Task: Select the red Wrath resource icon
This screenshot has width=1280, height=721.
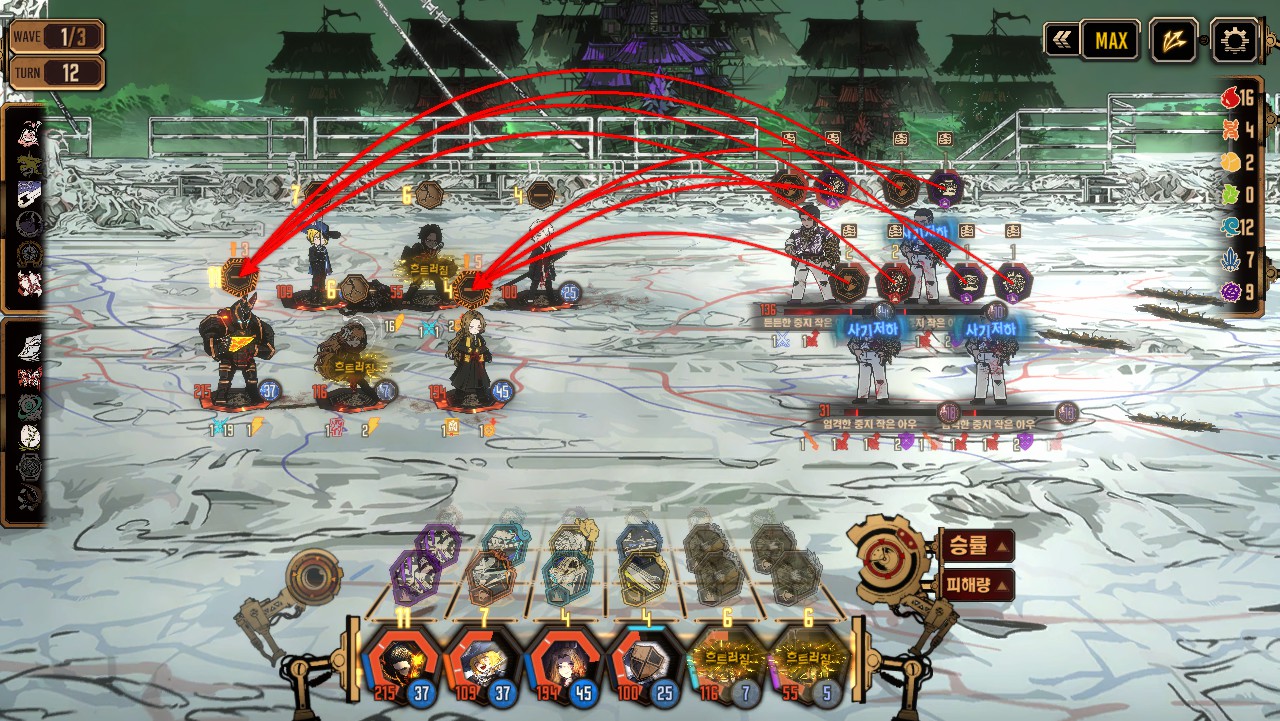Action: [x=1231, y=98]
